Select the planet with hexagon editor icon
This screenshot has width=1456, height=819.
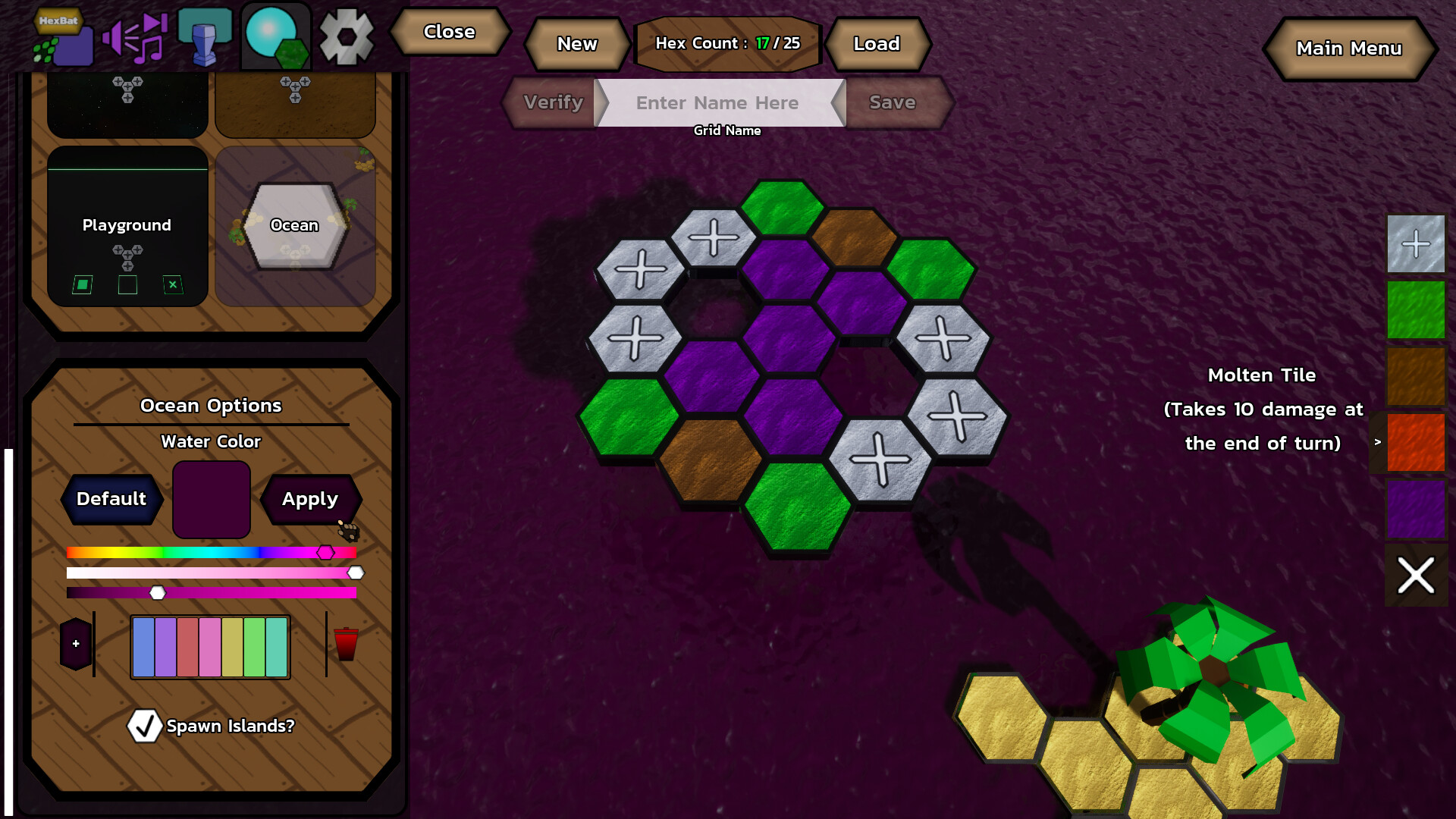275,33
